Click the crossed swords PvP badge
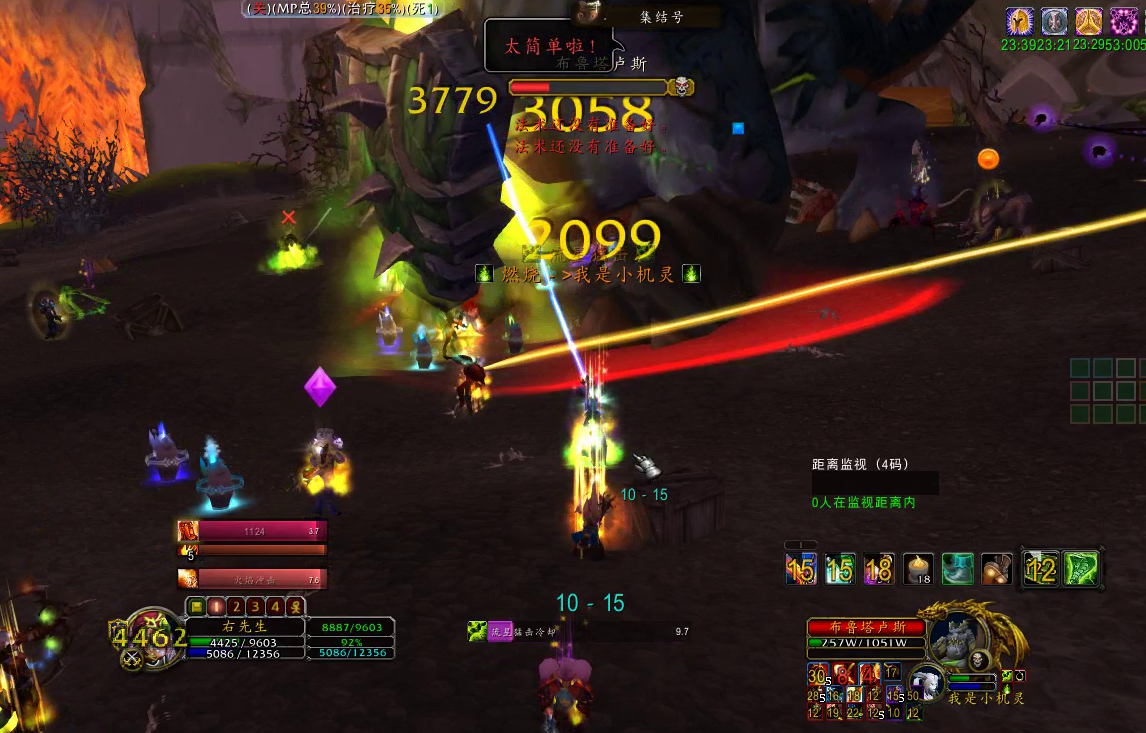Image resolution: width=1146 pixels, height=733 pixels. point(131,659)
